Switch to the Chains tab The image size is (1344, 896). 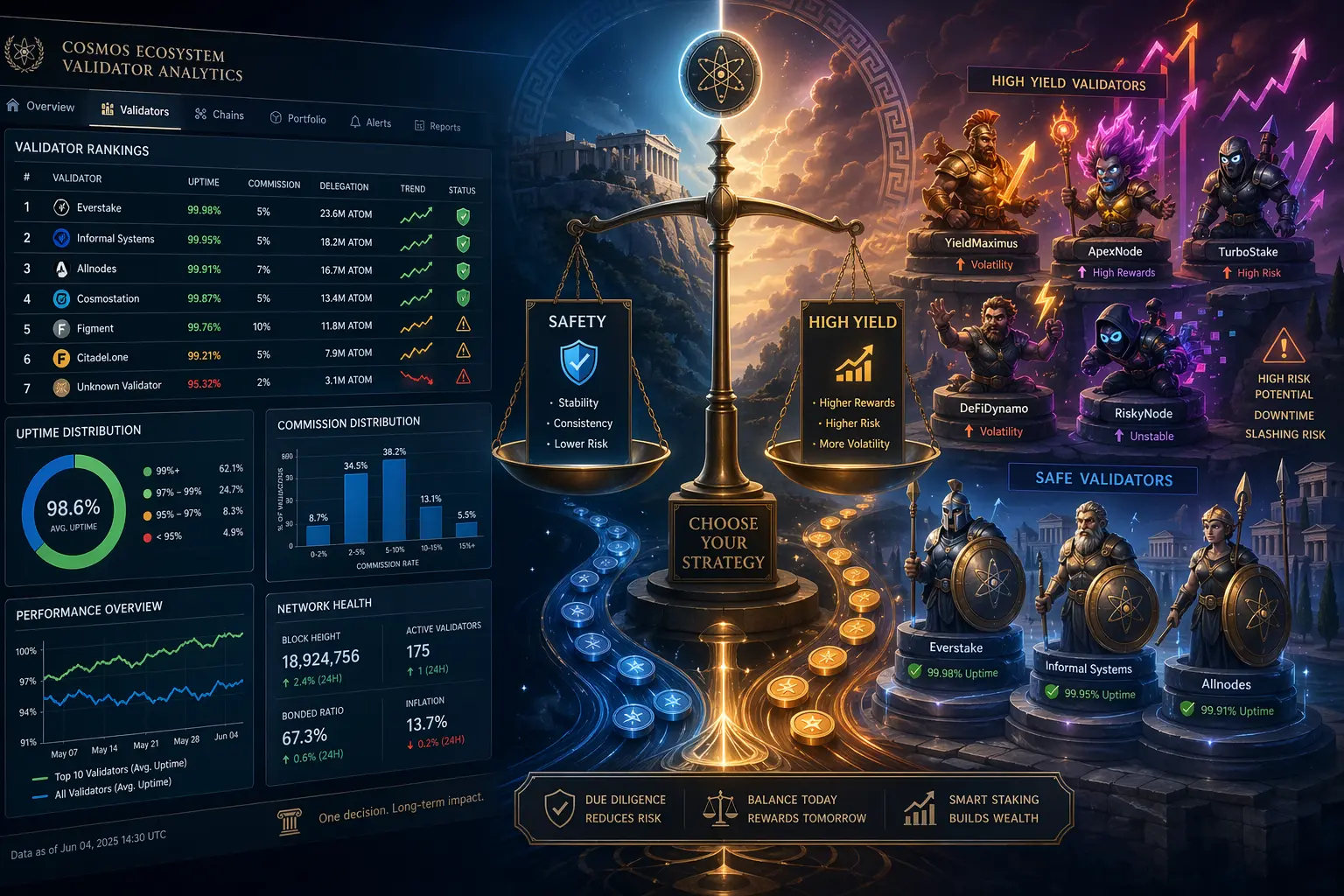[x=220, y=115]
